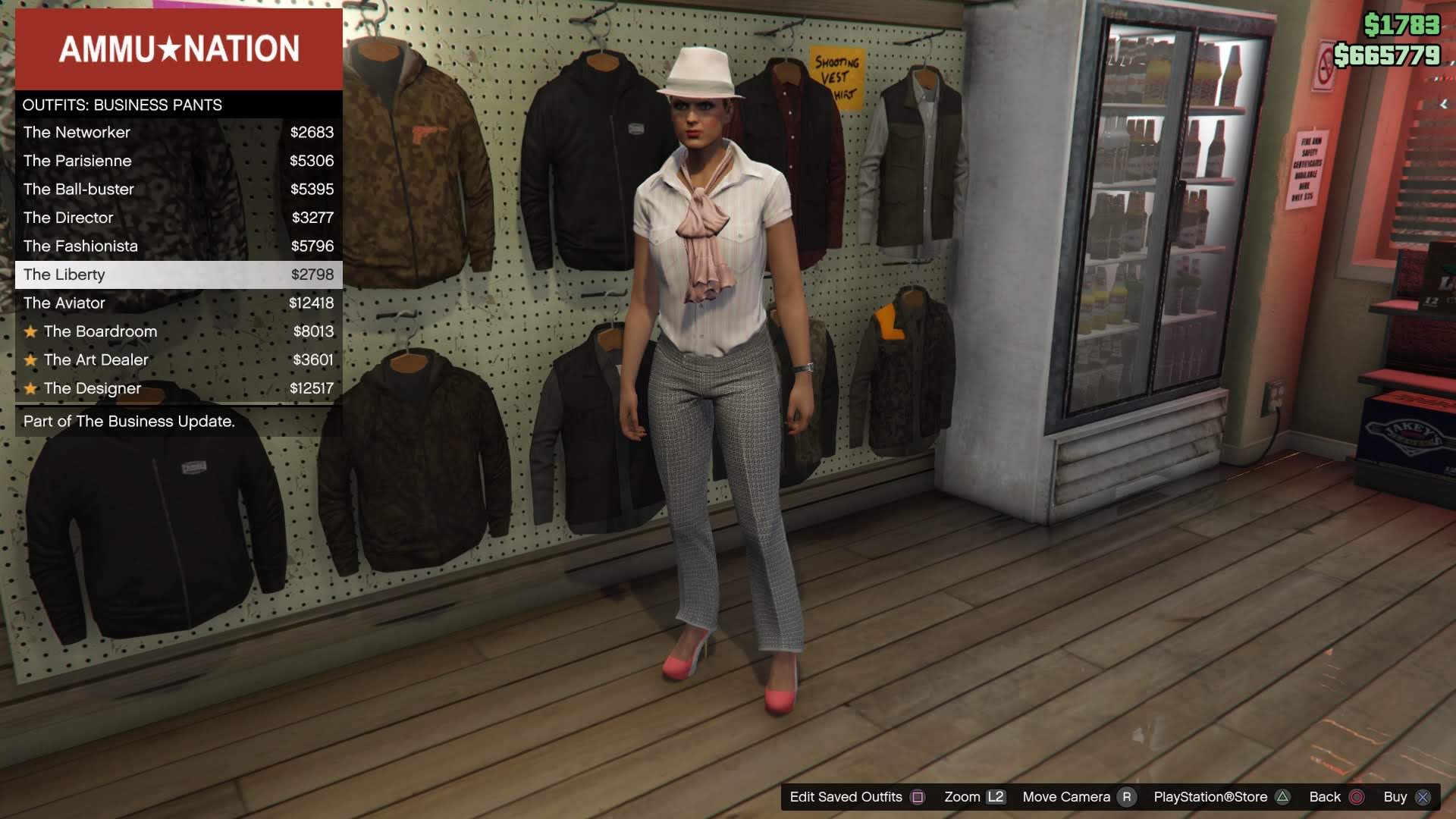Click the Buy label
Image resolution: width=1456 pixels, height=819 pixels.
1395,797
